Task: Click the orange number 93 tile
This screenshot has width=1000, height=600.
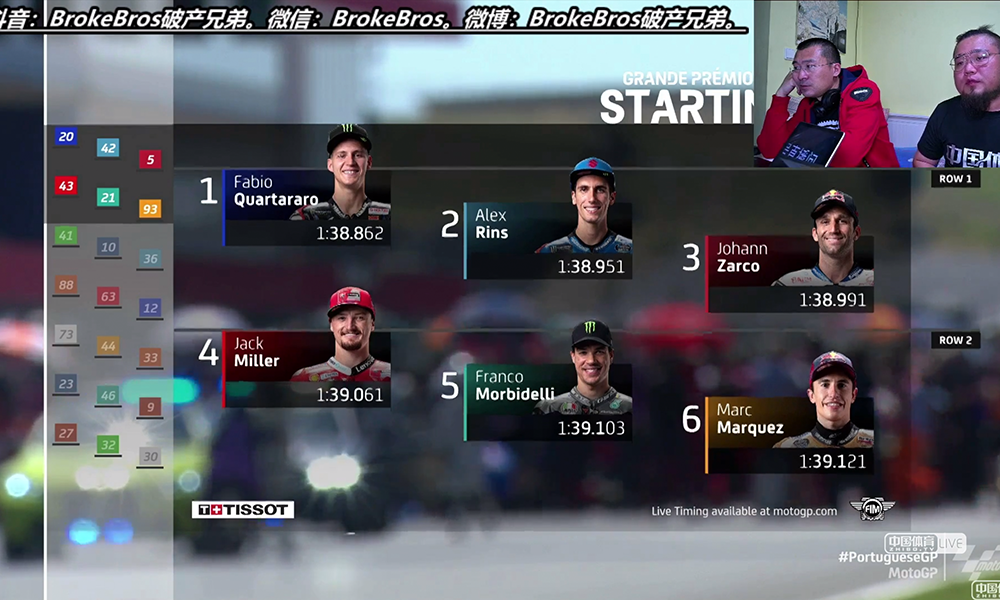Action: click(150, 209)
